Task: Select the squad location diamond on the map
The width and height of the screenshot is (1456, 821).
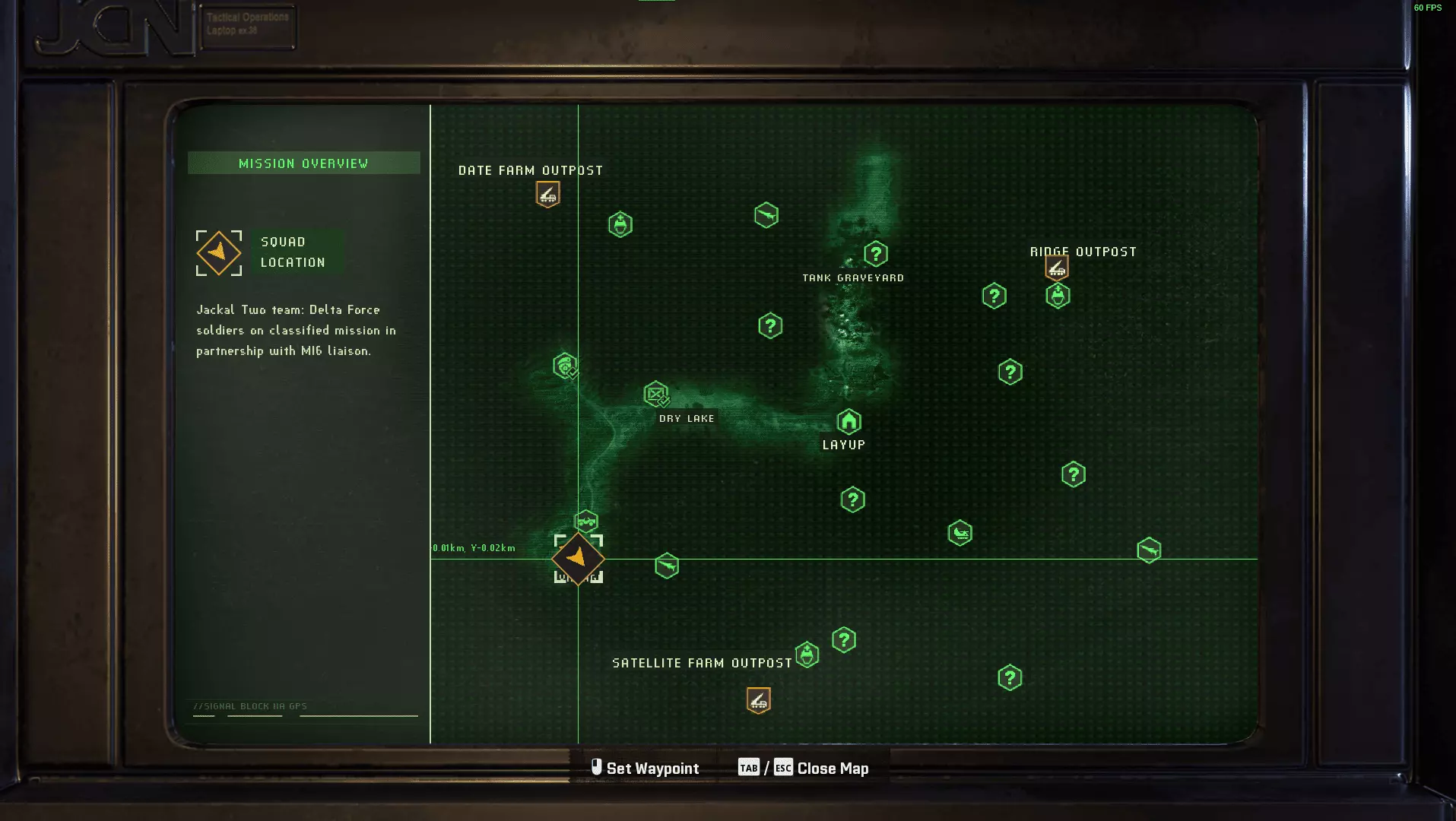Action: [578, 559]
